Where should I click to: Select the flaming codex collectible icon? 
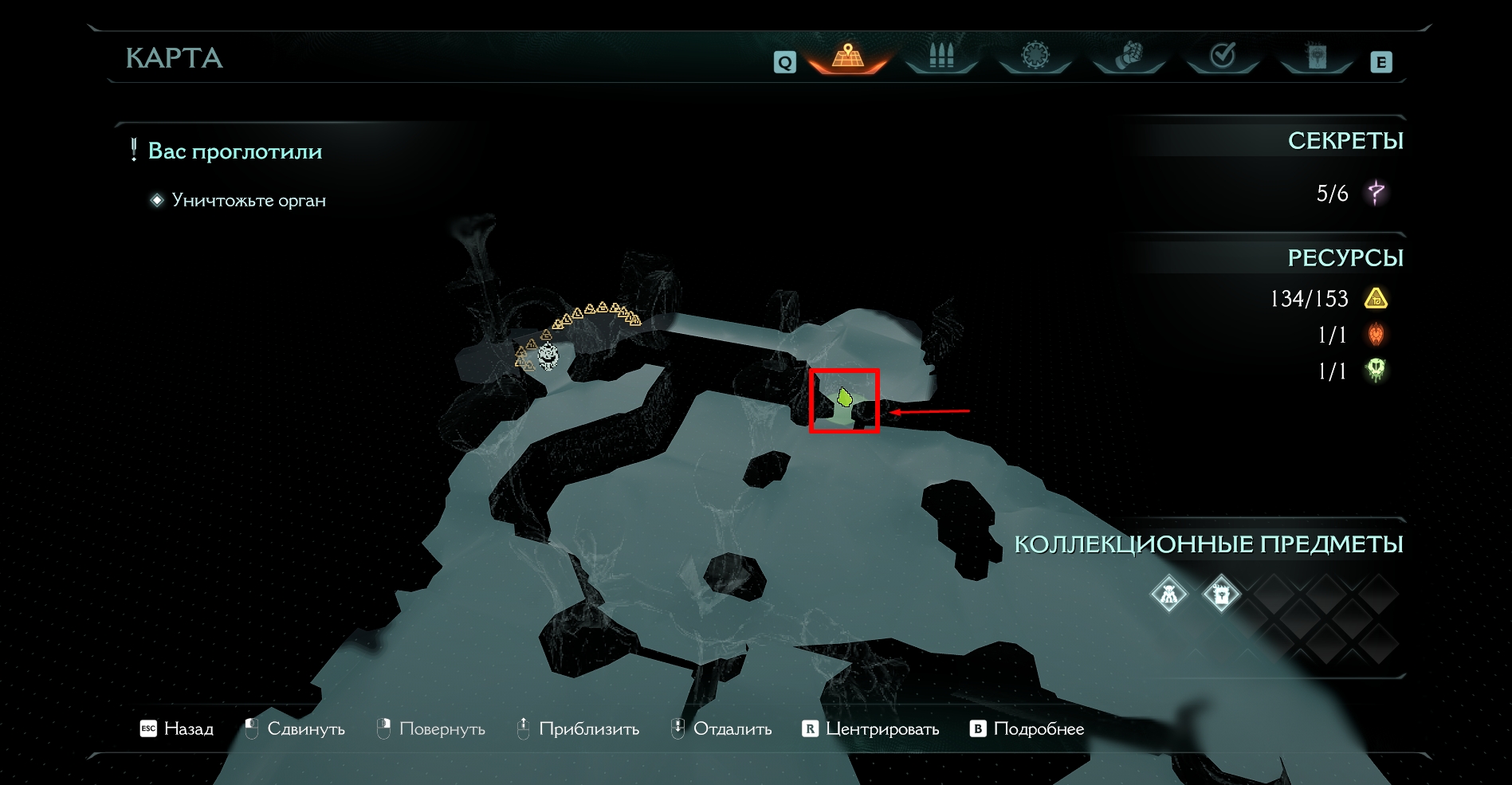click(1220, 594)
